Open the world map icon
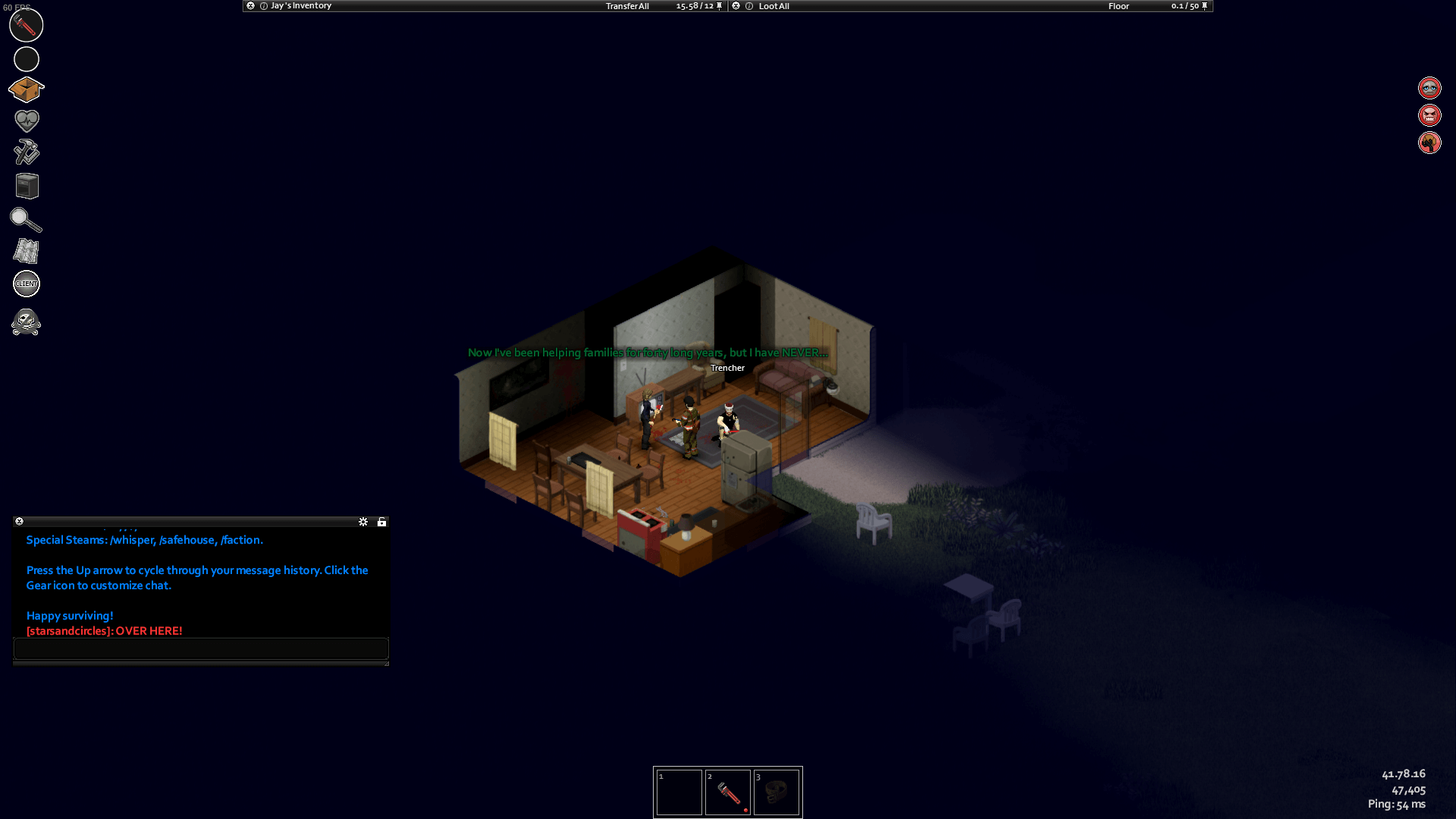 tap(26, 251)
